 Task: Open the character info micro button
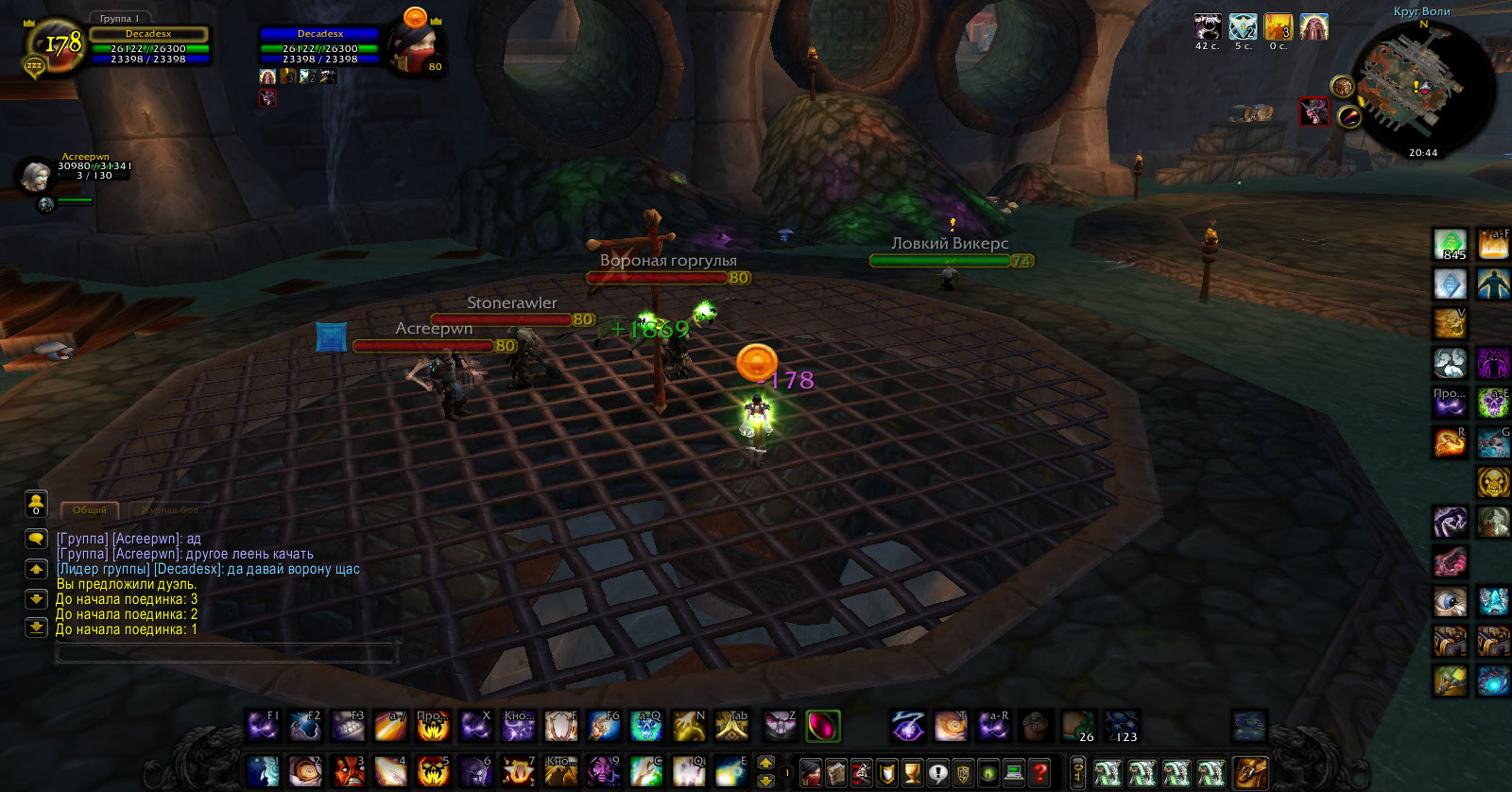point(811,773)
